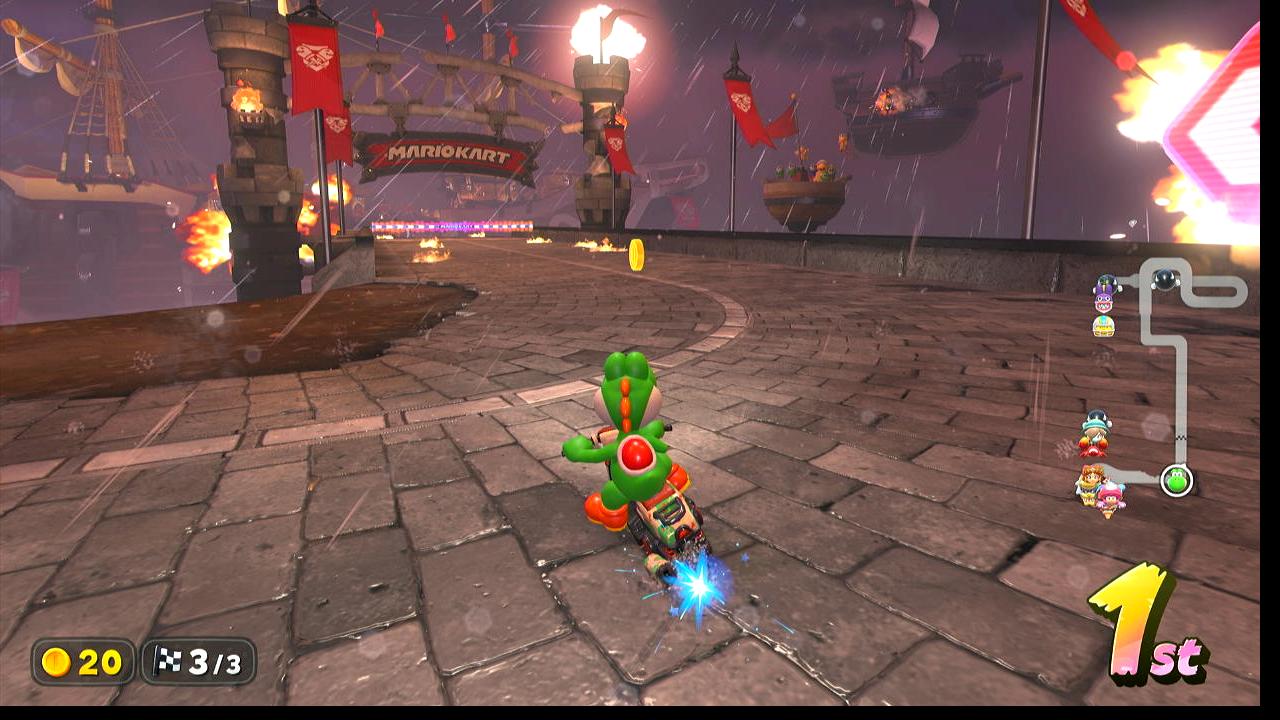Select Yoshi's marker on the minimap
This screenshot has width=1280, height=720.
tap(1176, 480)
